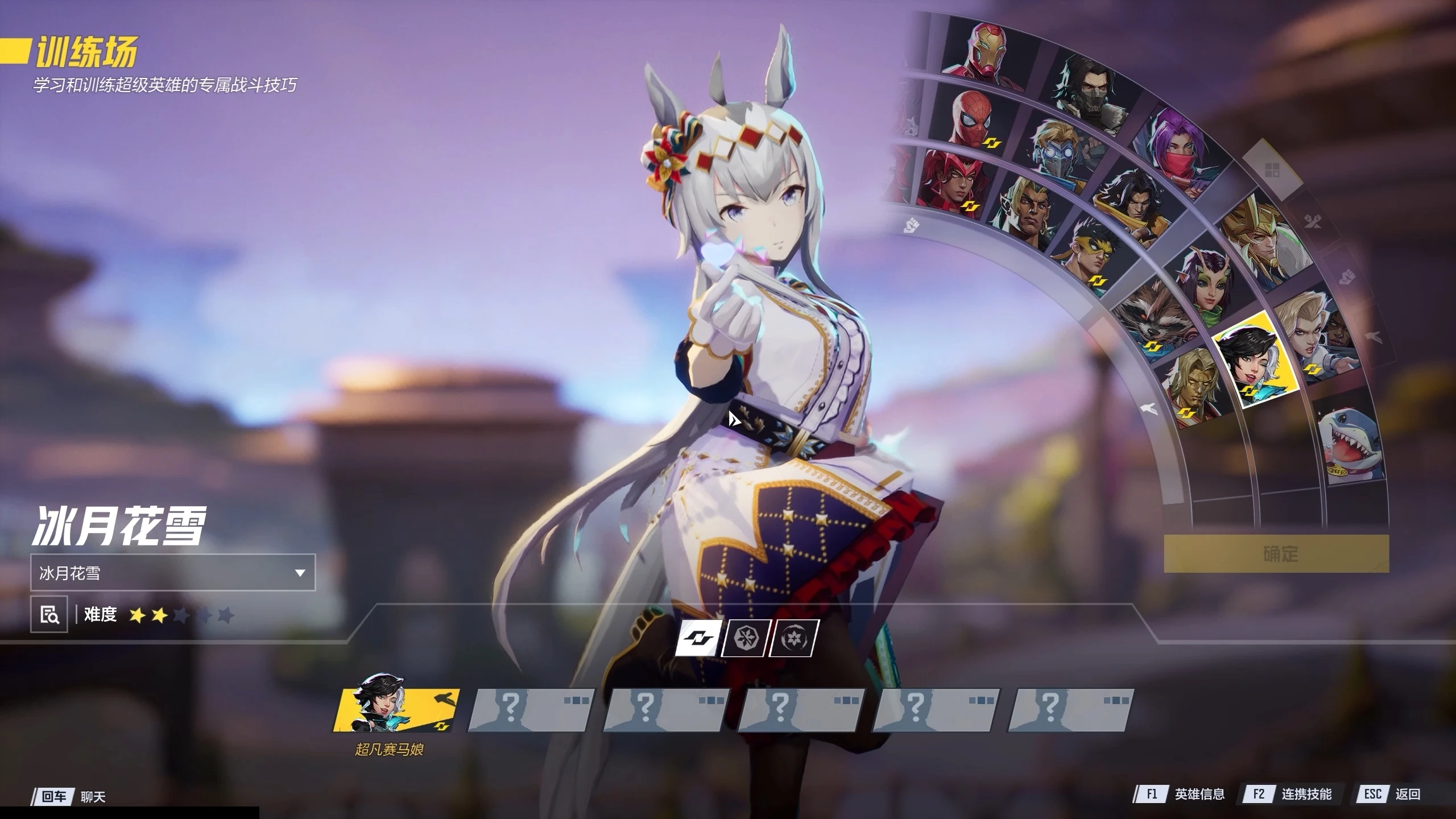The width and height of the screenshot is (1456, 819).
Task: Select the Scarlet Witch portrait
Action: 955,179
